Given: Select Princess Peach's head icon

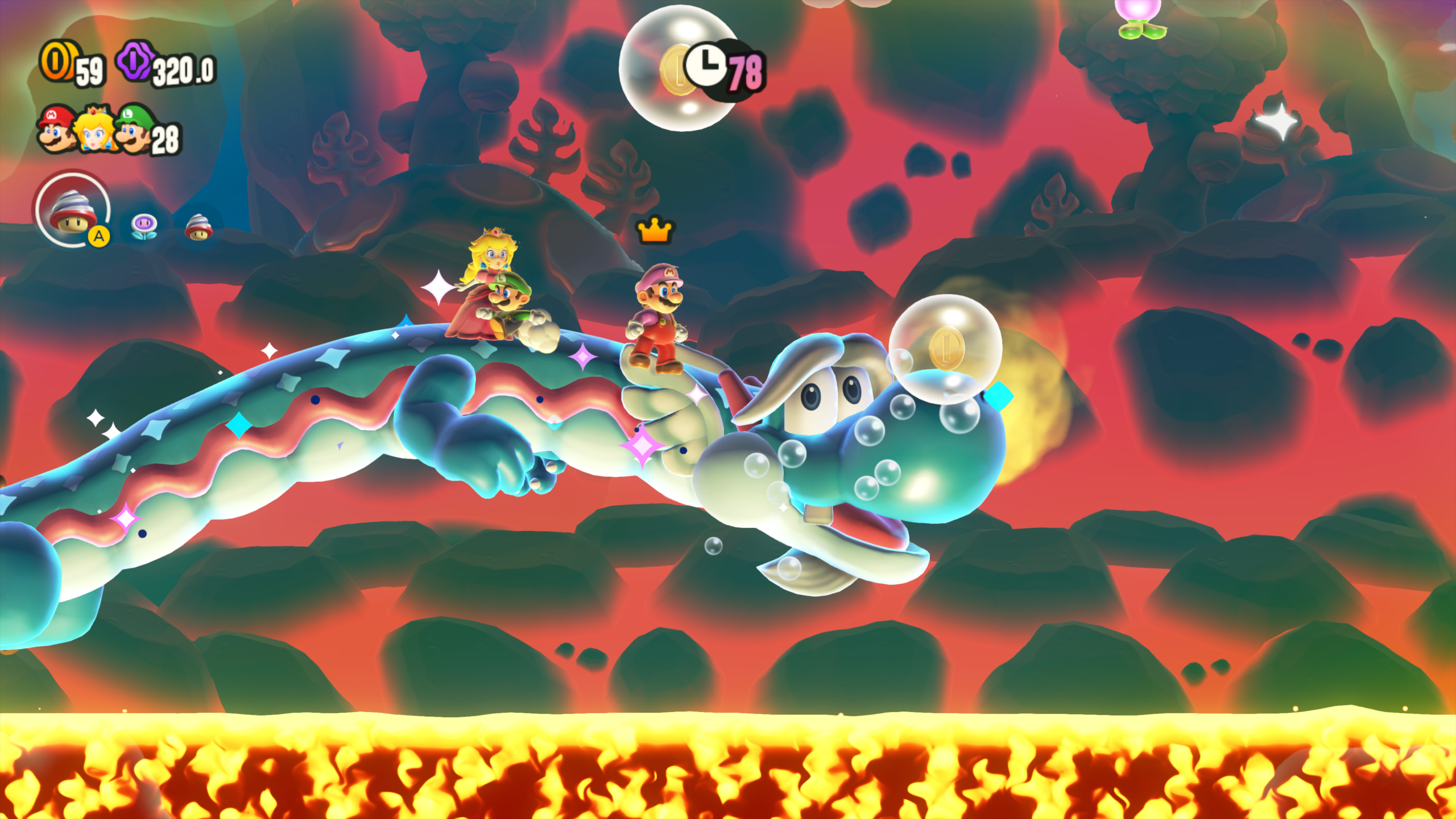Looking at the screenshot, I should tap(96, 130).
